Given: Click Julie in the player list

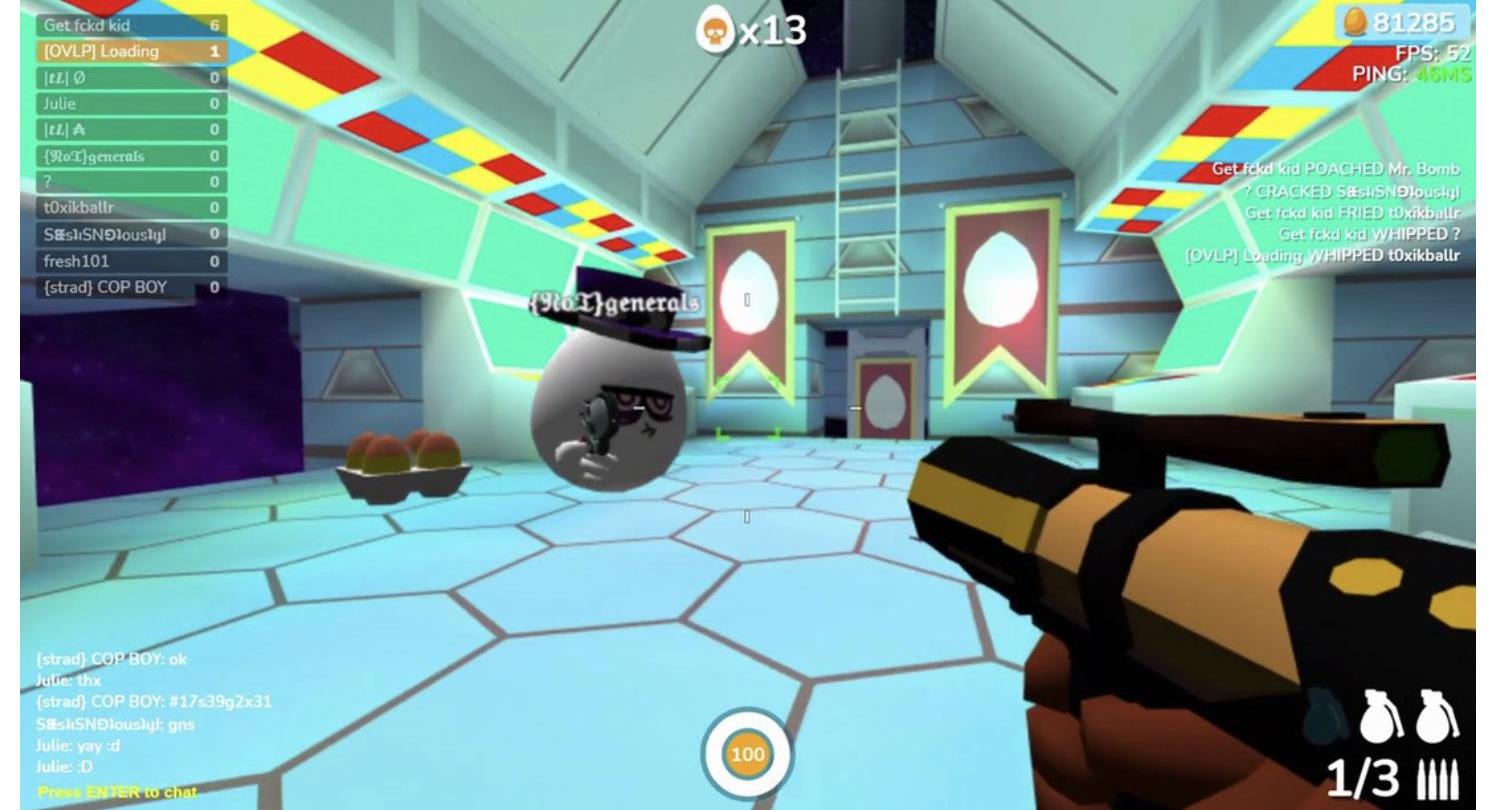Looking at the screenshot, I should [x=130, y=103].
